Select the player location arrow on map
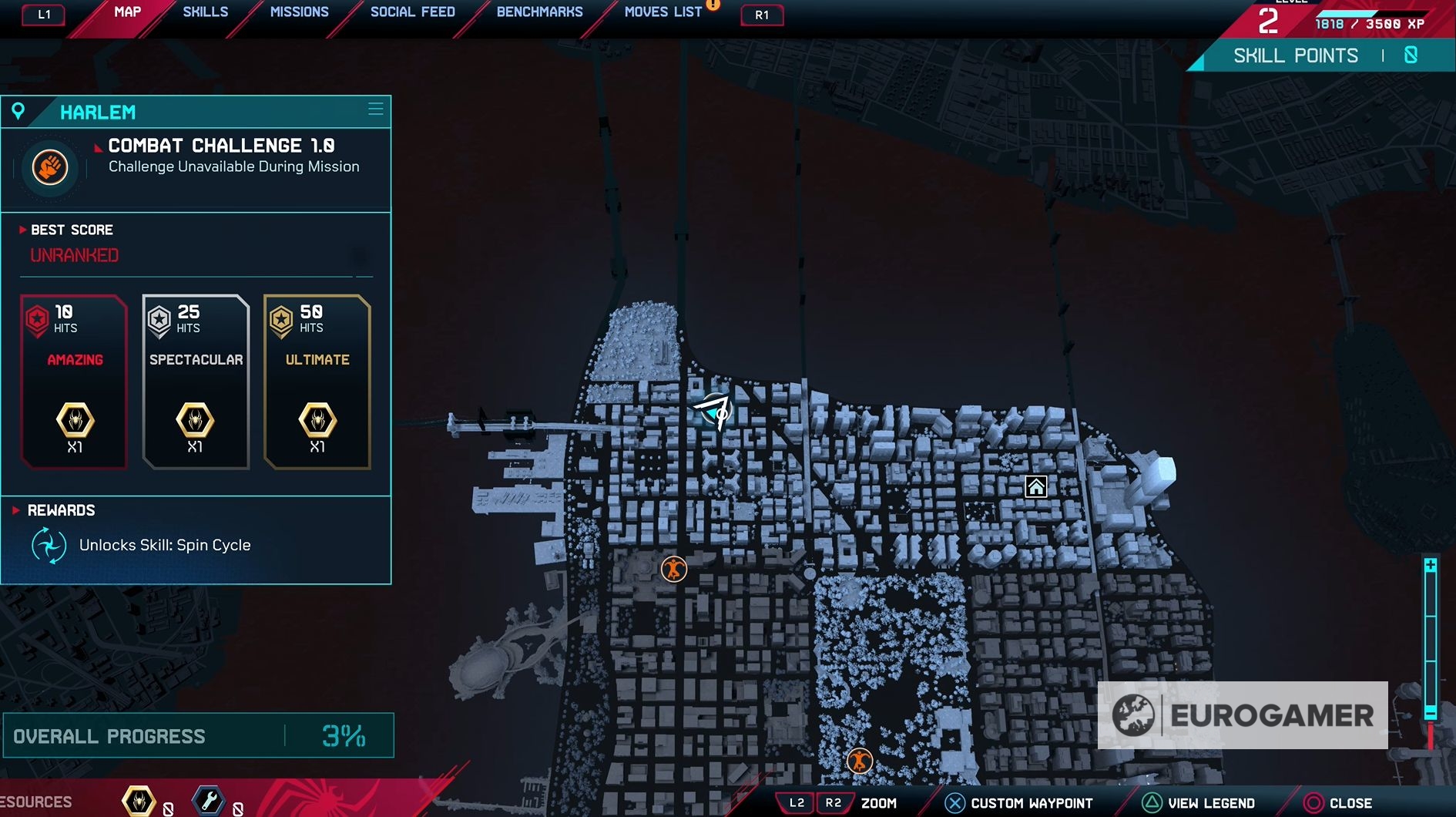This screenshot has height=817, width=1456. [714, 410]
